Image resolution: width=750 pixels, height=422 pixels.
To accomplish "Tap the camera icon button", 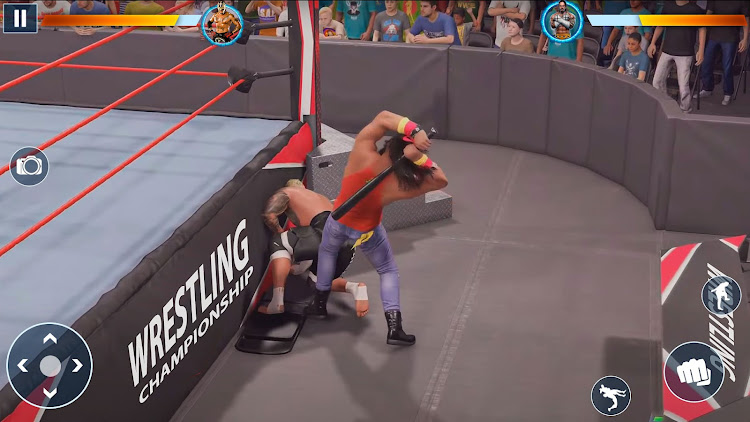I will [29, 166].
